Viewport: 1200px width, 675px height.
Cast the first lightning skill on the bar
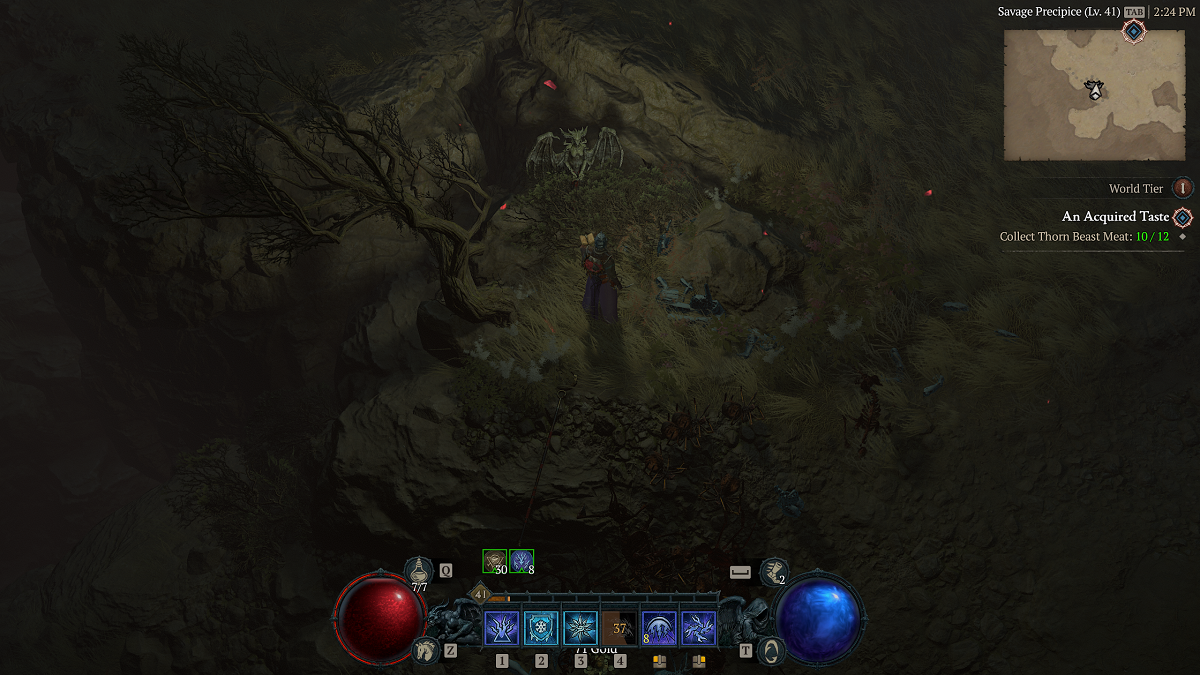point(501,629)
